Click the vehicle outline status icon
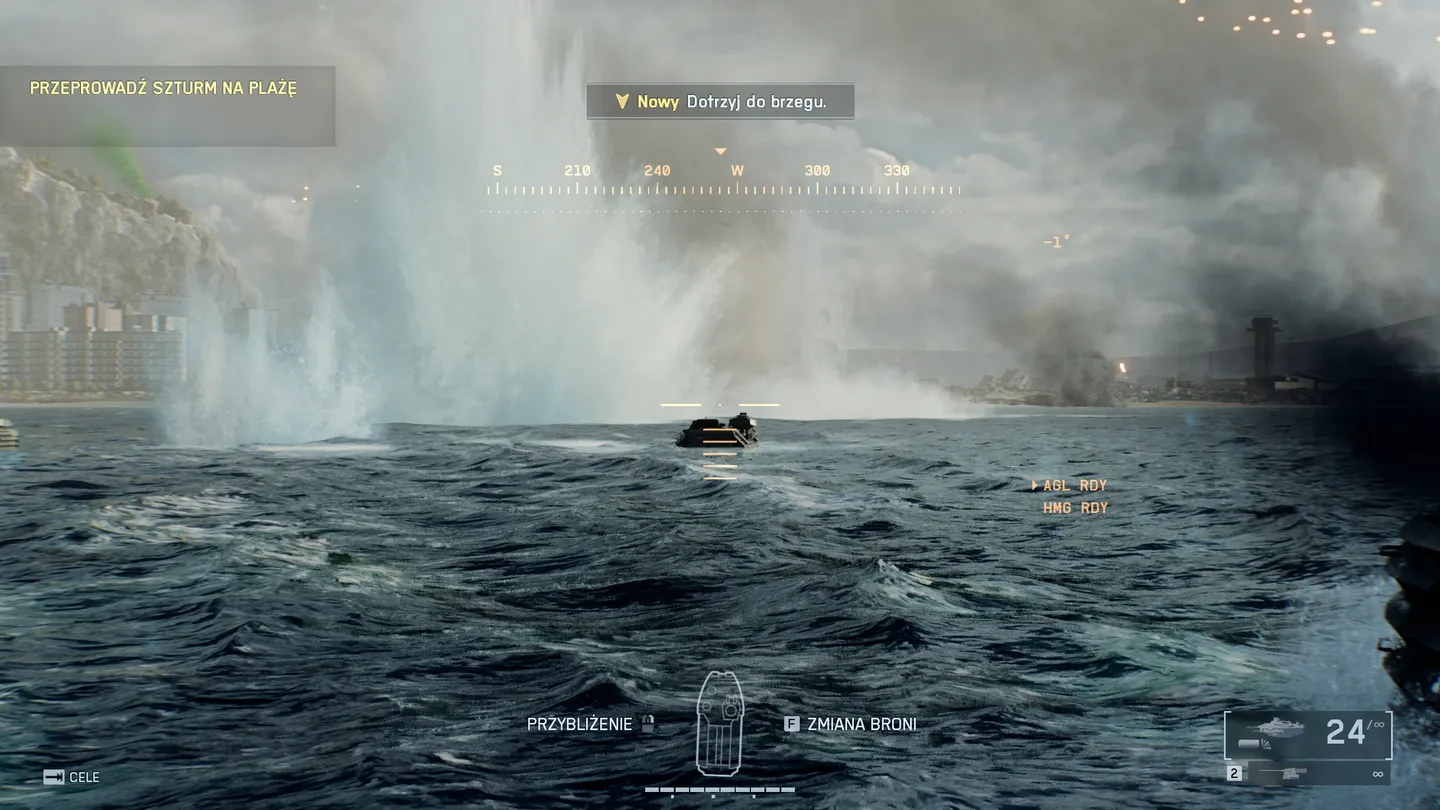 pyautogui.click(x=720, y=724)
